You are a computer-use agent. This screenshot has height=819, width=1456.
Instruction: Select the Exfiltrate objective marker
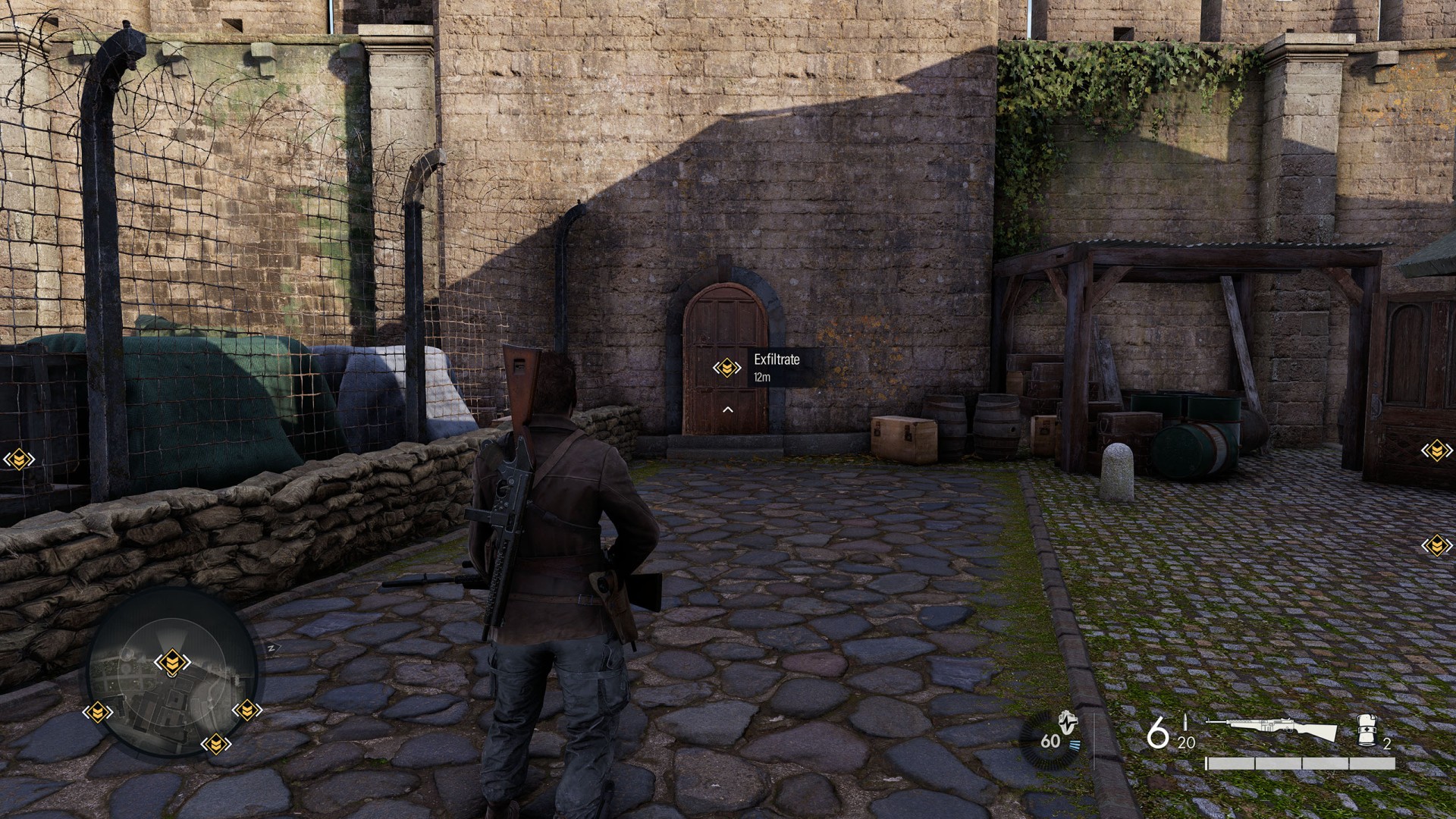pyautogui.click(x=726, y=368)
